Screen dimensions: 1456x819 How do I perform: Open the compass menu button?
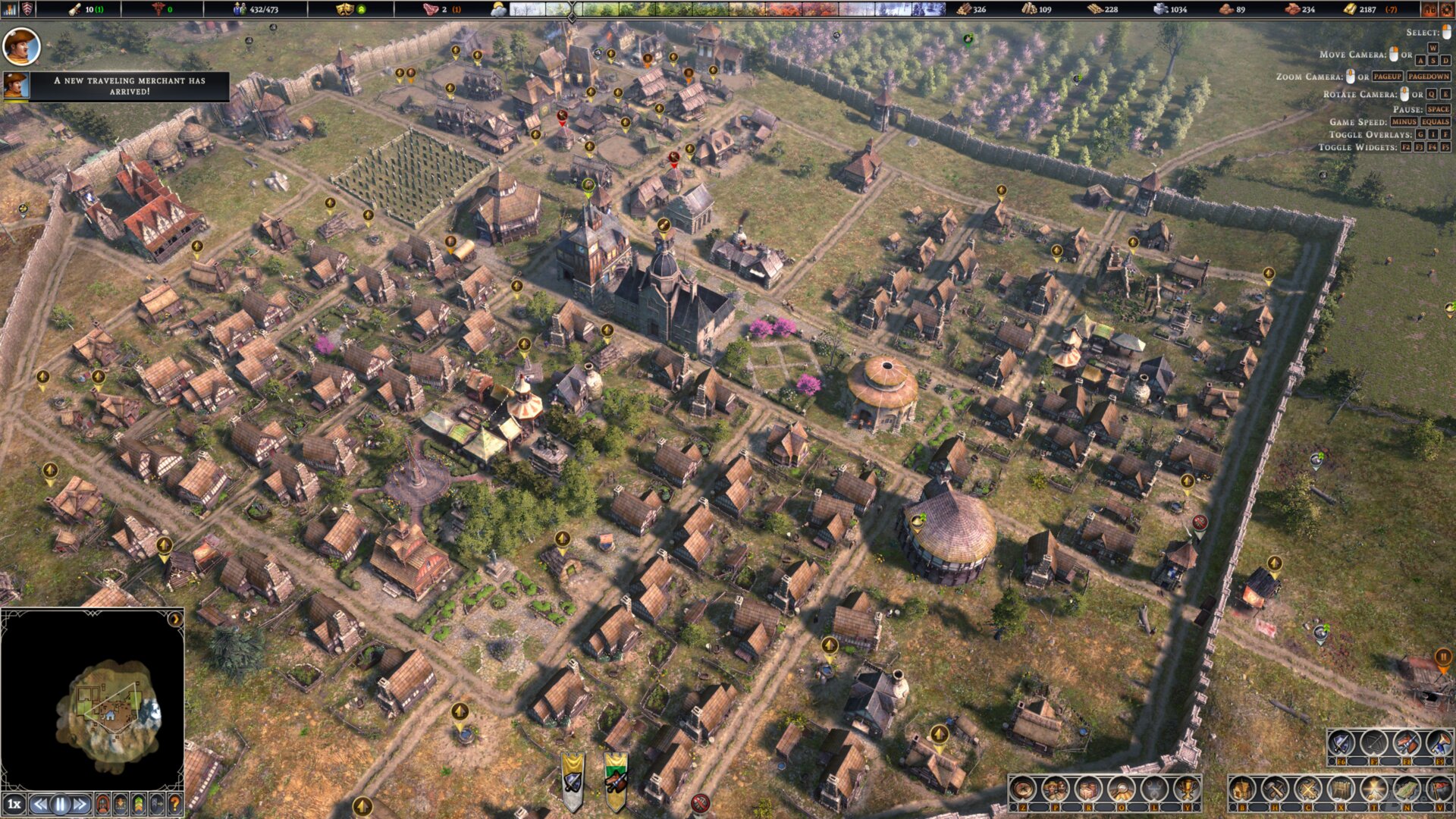click(1023, 790)
